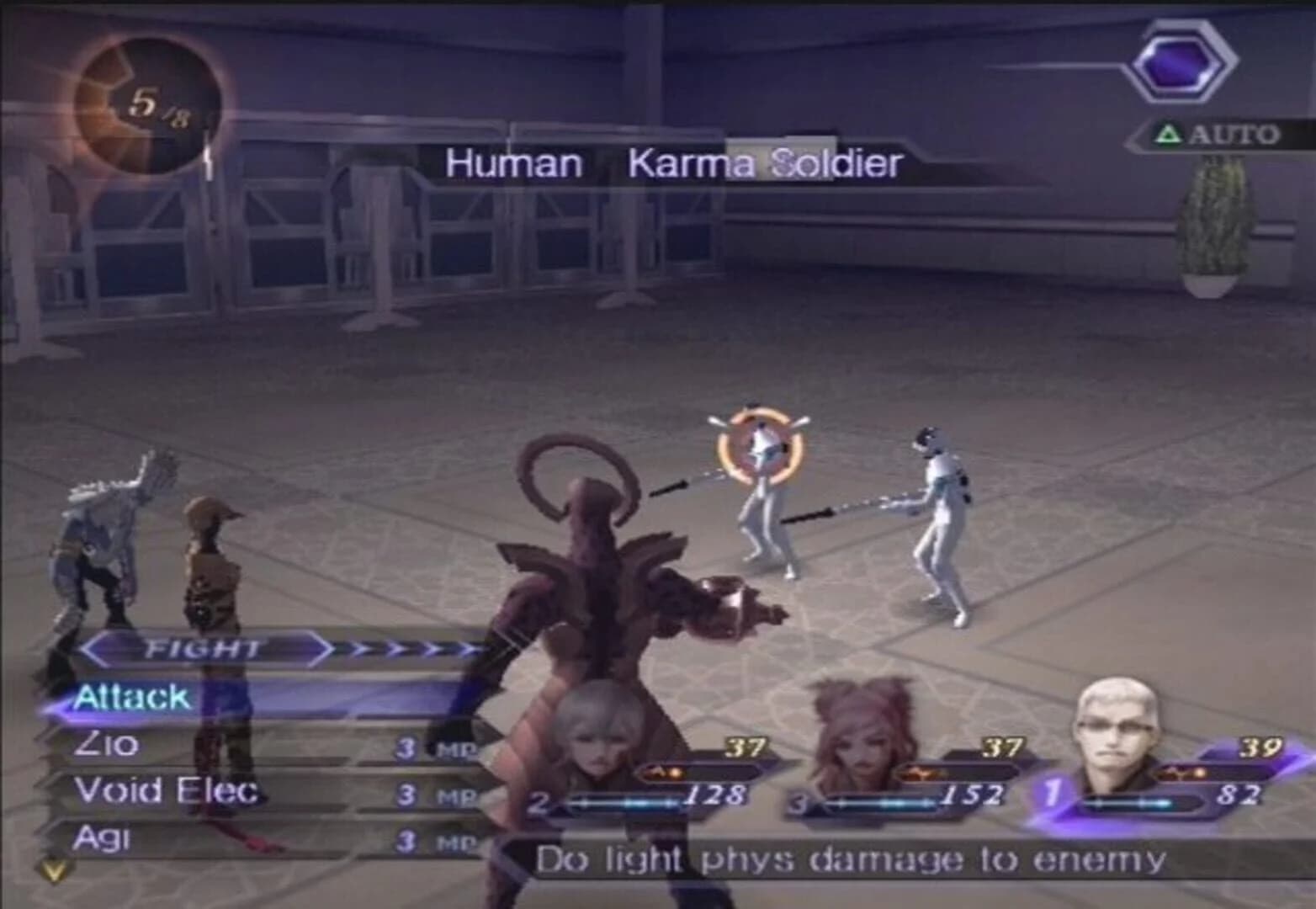This screenshot has height=909, width=1316.
Task: Cast the Zio skill
Action: [109, 747]
